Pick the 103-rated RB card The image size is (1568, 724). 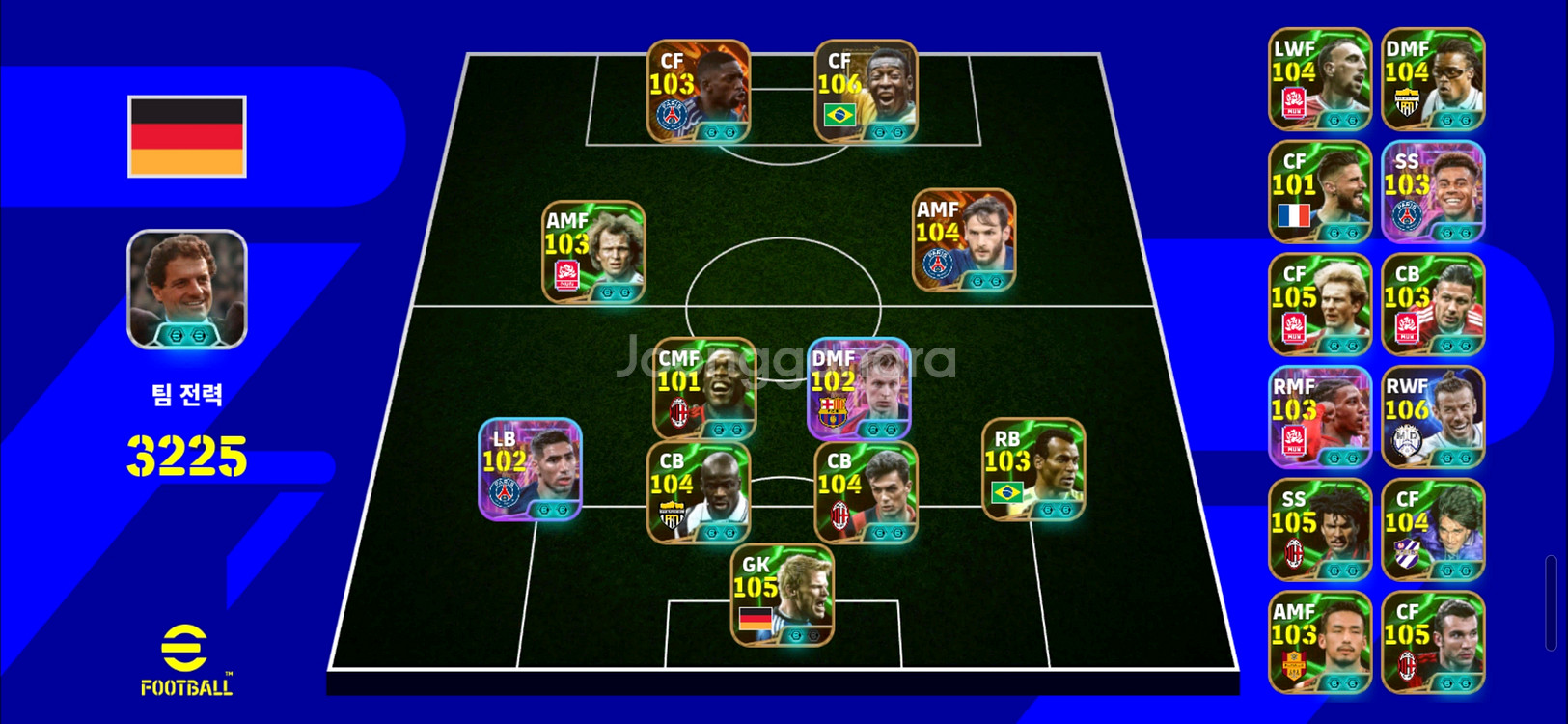point(1033,469)
